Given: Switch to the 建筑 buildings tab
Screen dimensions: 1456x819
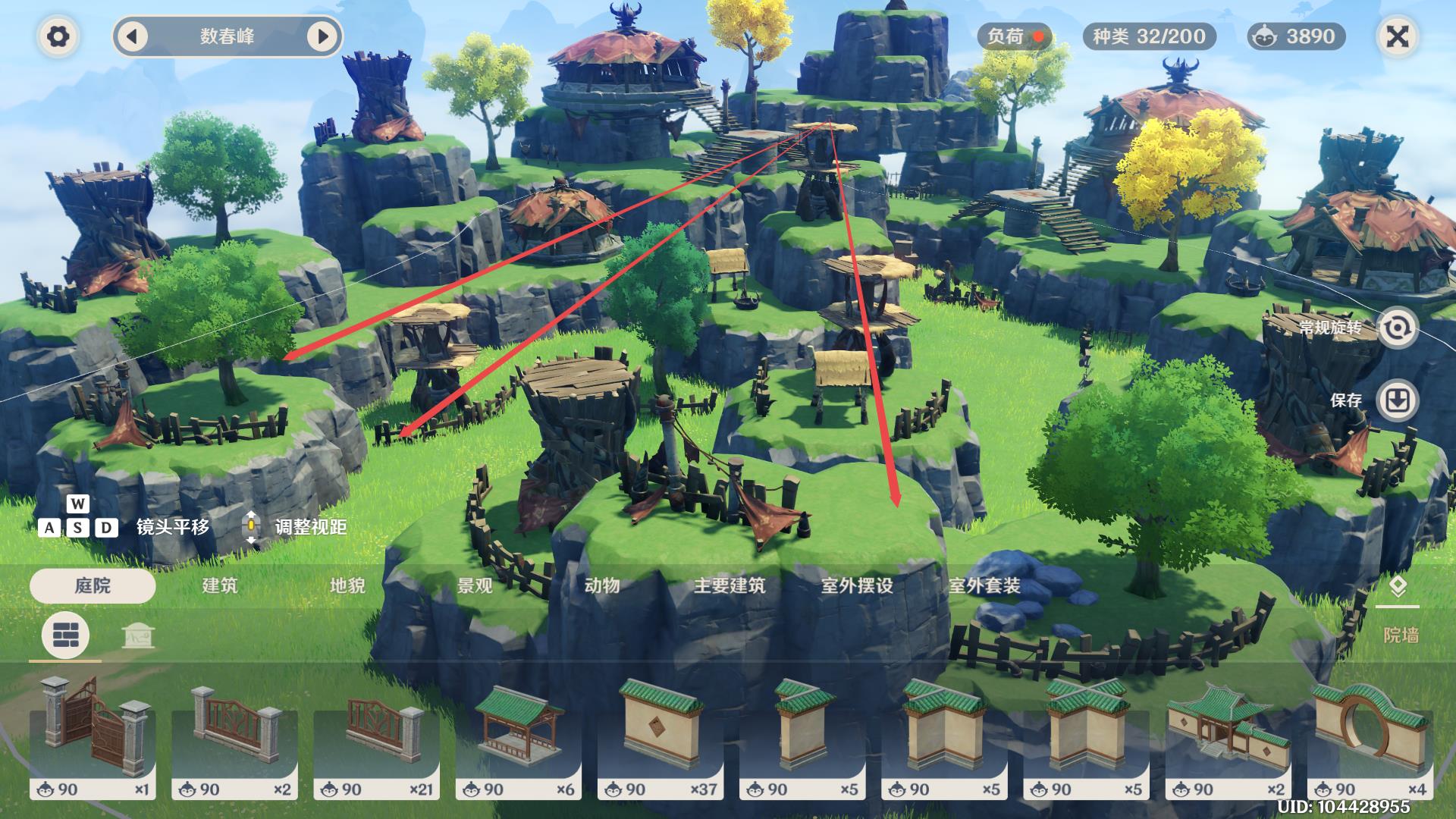Looking at the screenshot, I should 220,585.
